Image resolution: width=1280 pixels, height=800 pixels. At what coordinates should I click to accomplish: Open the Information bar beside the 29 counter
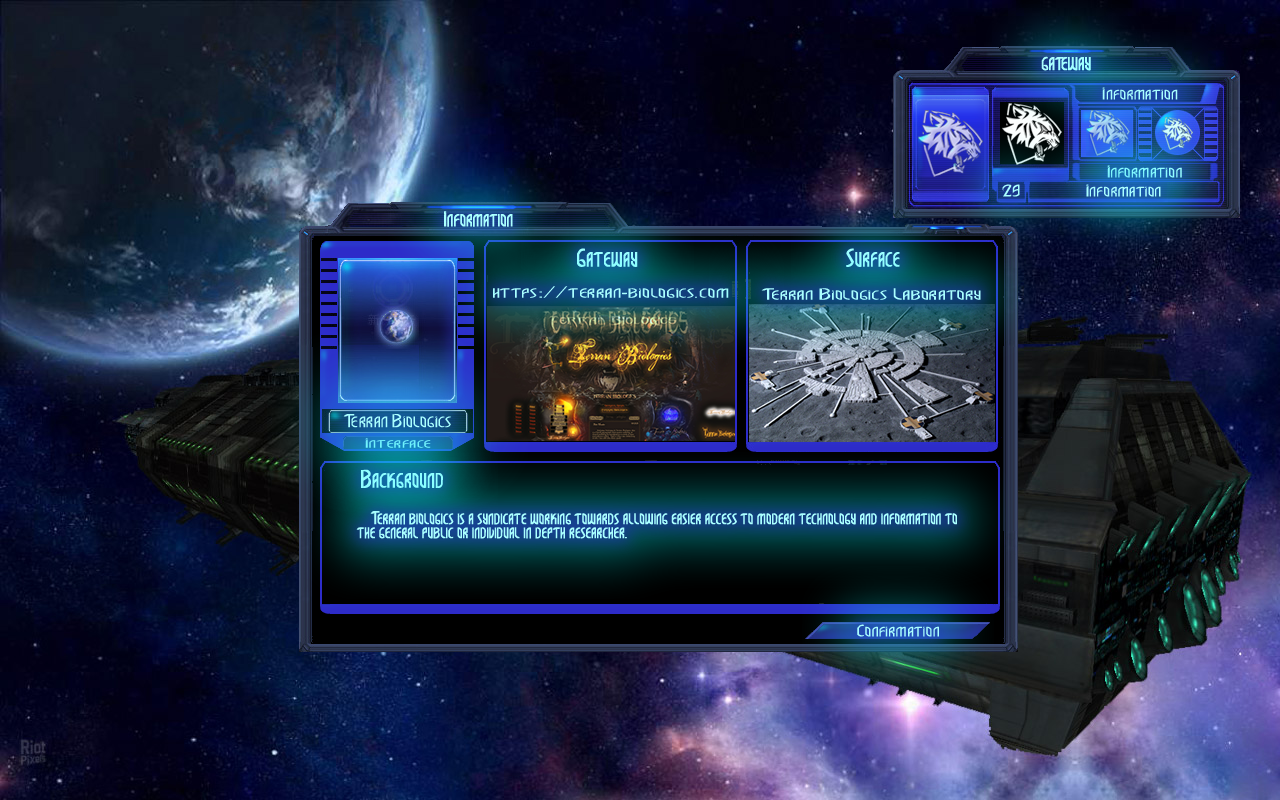click(1123, 191)
